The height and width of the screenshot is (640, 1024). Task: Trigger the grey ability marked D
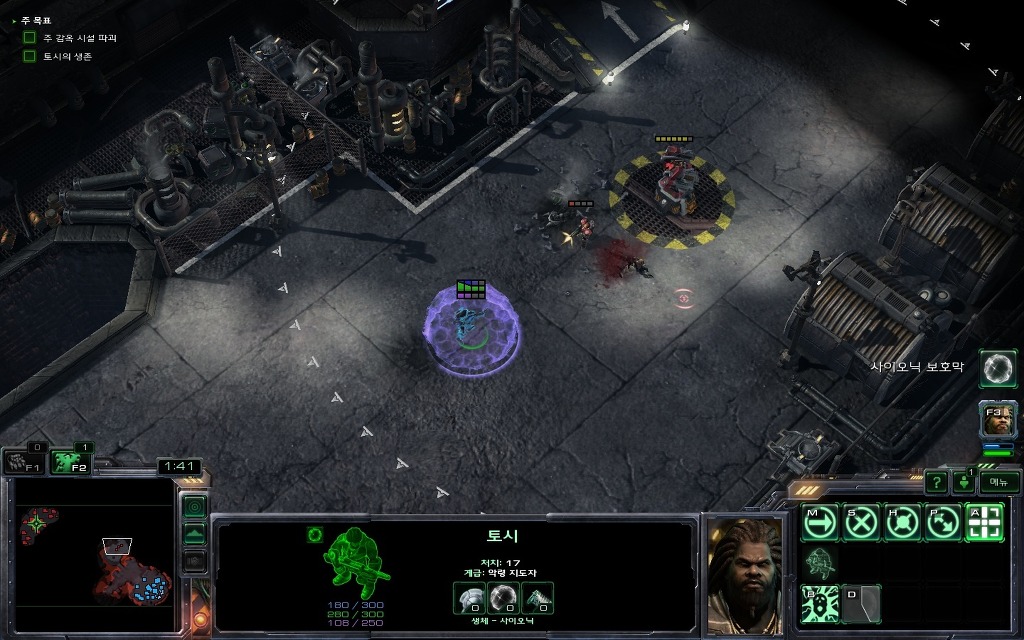tap(862, 604)
